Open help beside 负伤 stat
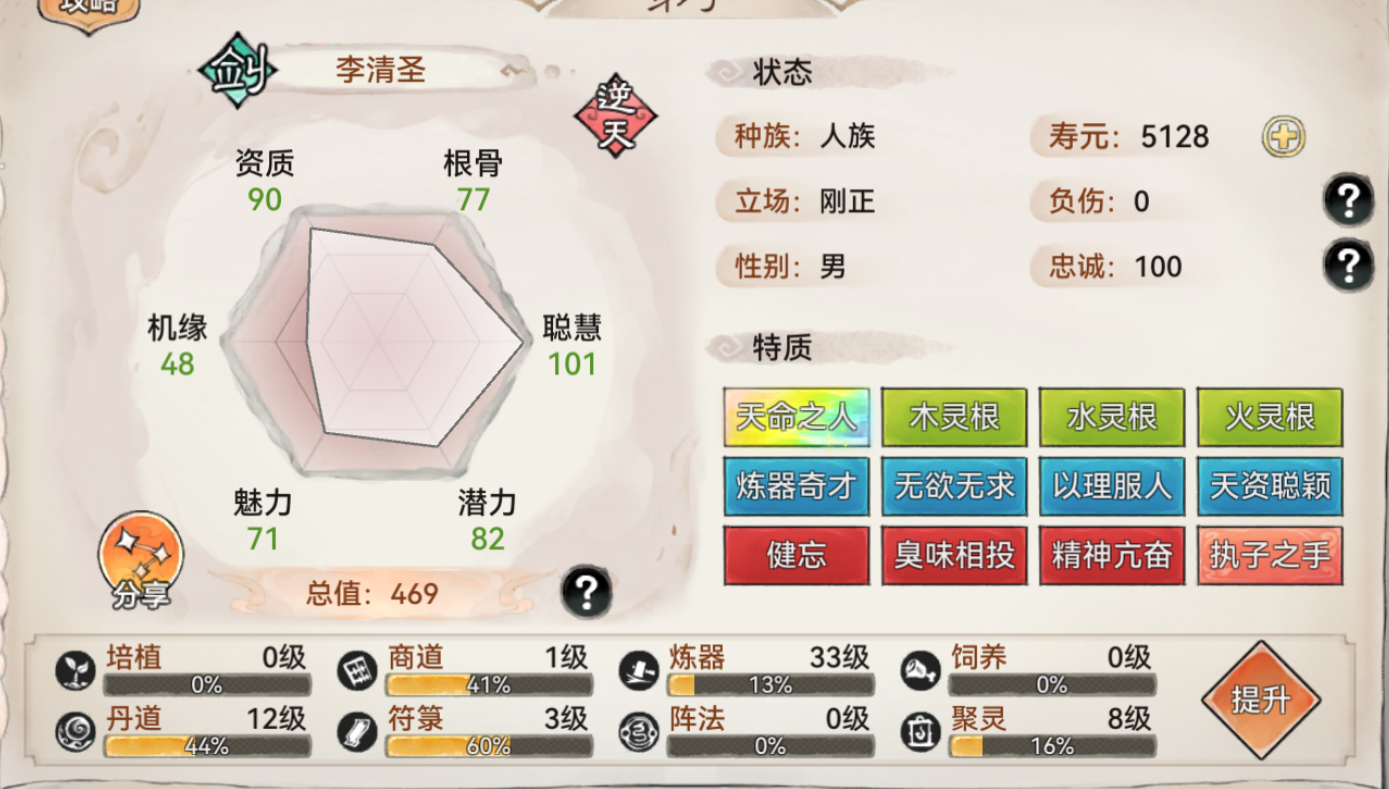The height and width of the screenshot is (789, 1389). pos(1348,197)
